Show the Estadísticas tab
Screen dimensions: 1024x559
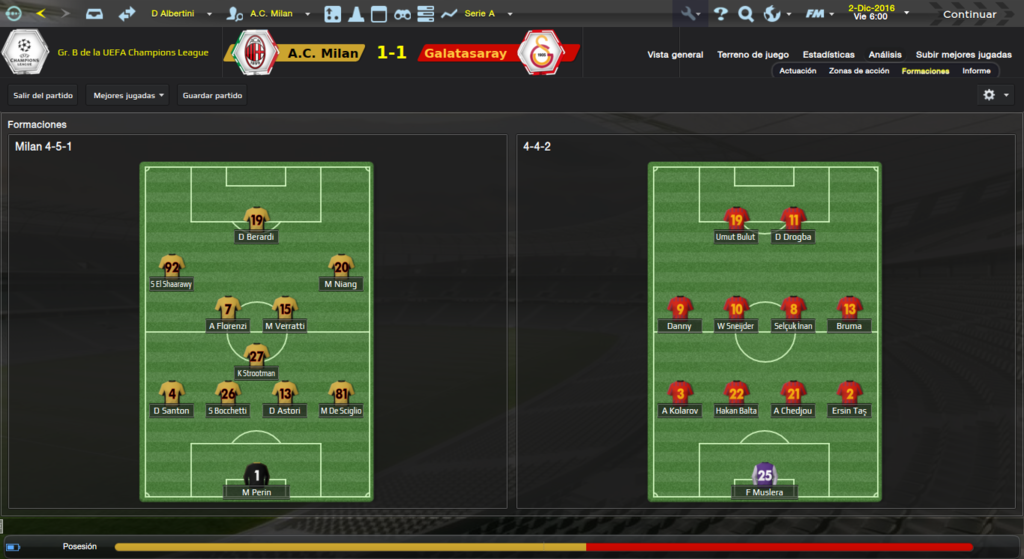coord(828,54)
